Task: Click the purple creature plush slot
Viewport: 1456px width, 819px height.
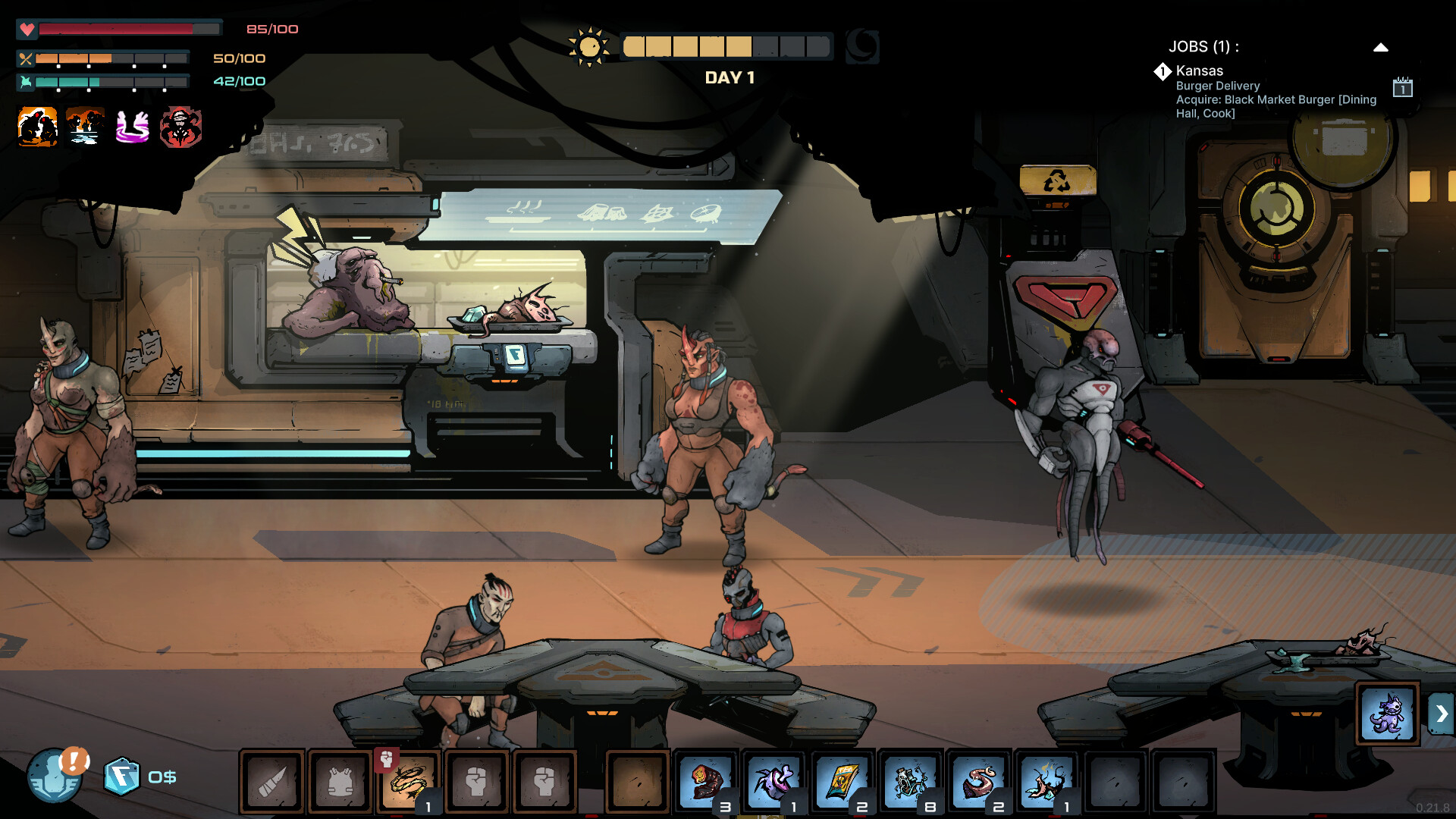Action: pos(1387,714)
